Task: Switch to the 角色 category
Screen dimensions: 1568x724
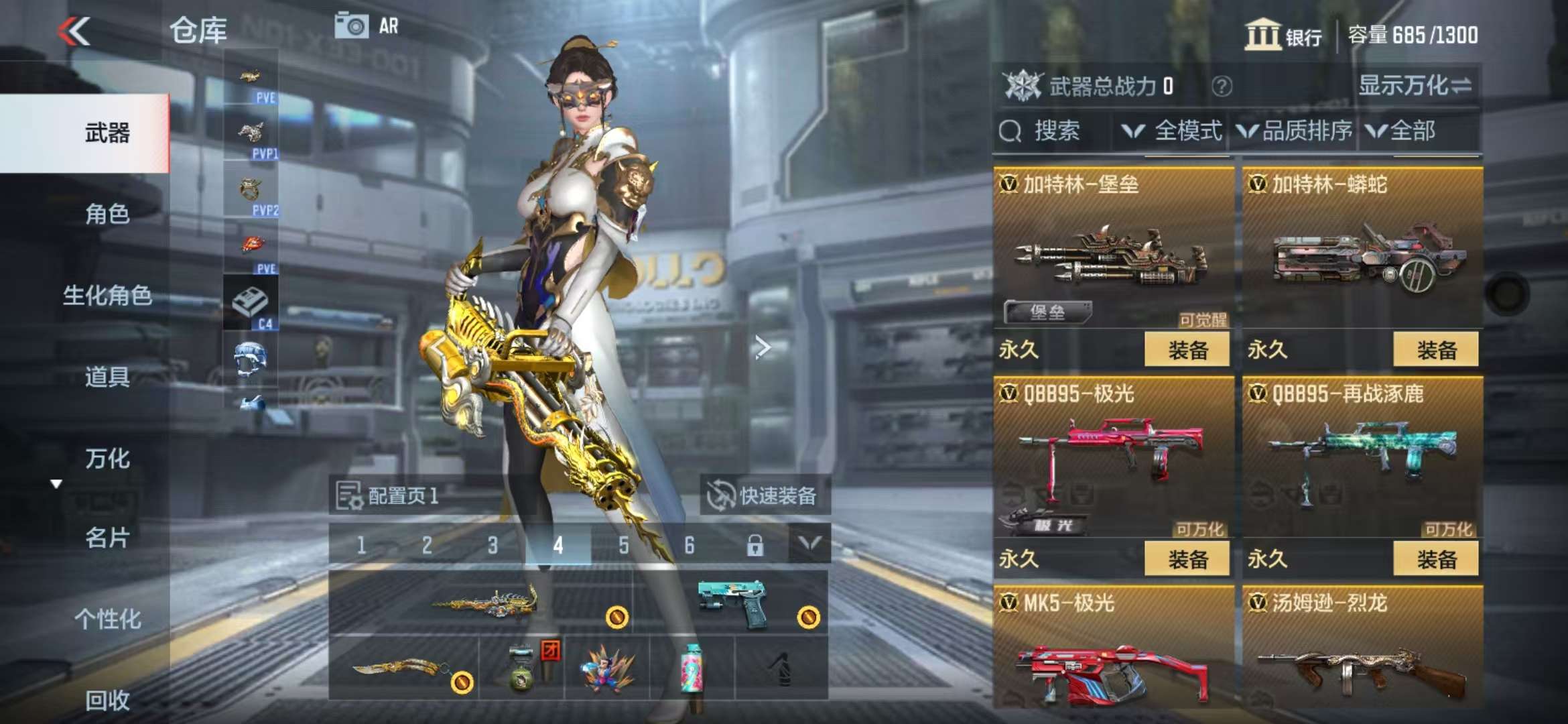Action: 107,215
